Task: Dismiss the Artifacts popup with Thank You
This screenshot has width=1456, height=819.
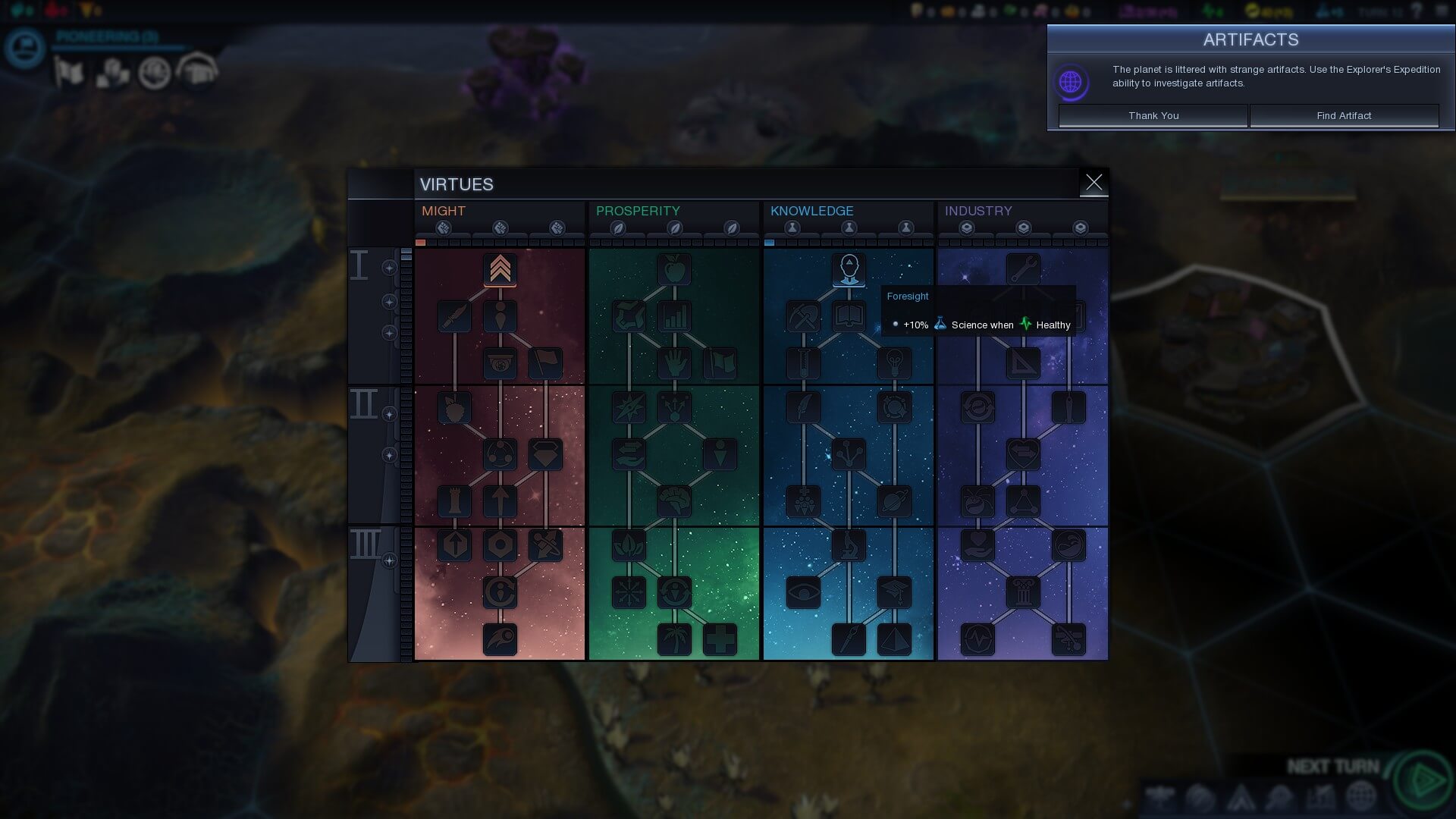Action: [1153, 116]
